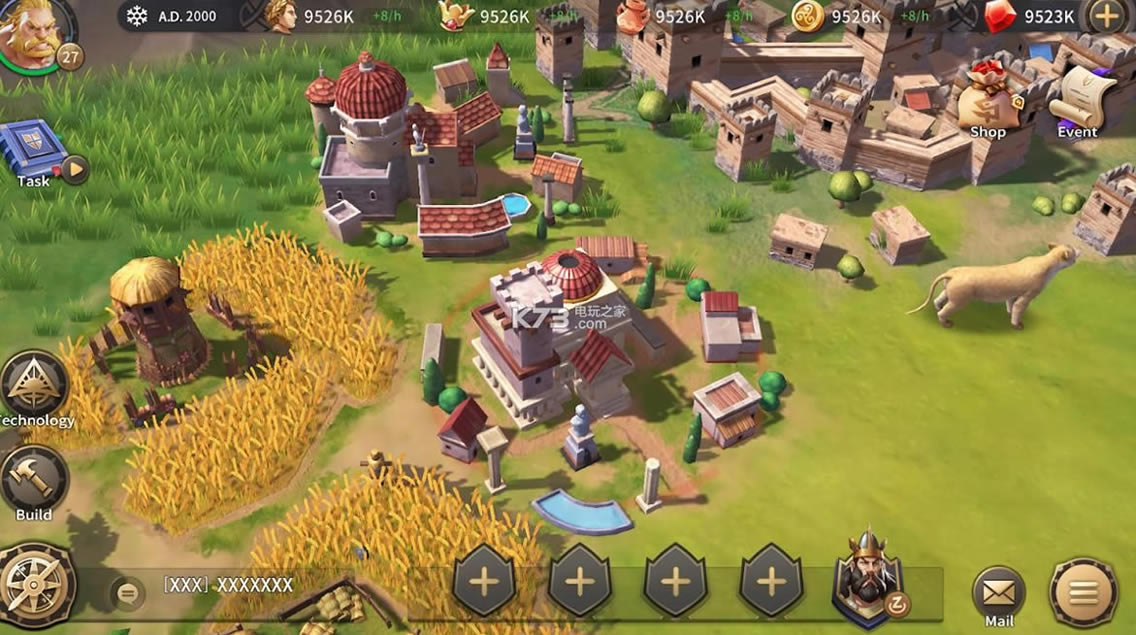Image resolution: width=1136 pixels, height=635 pixels.
Task: Click the chat minus collapse button
Action: coord(127,593)
